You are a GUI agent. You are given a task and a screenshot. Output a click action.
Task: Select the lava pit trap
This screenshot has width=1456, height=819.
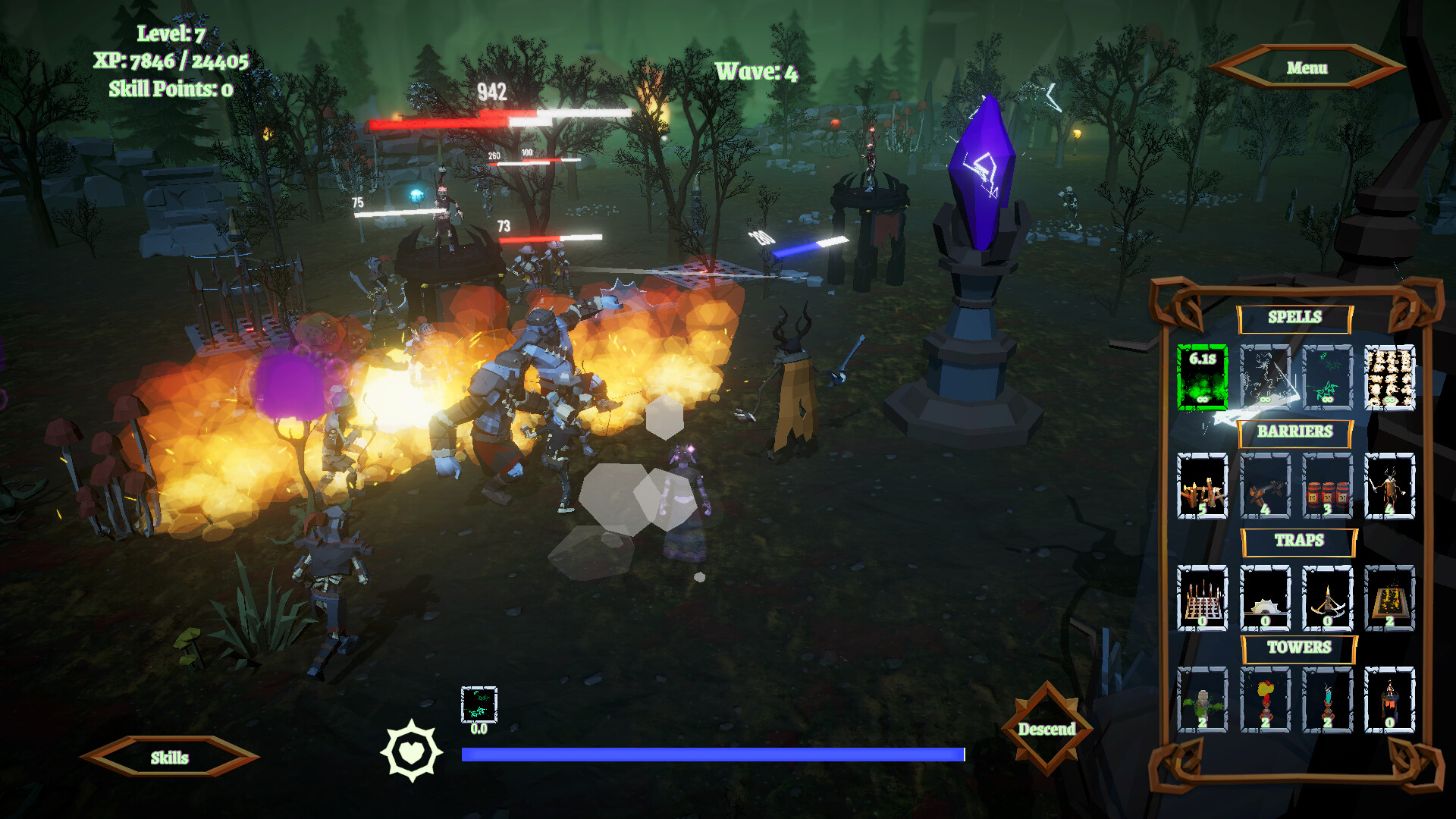[x=1389, y=598]
